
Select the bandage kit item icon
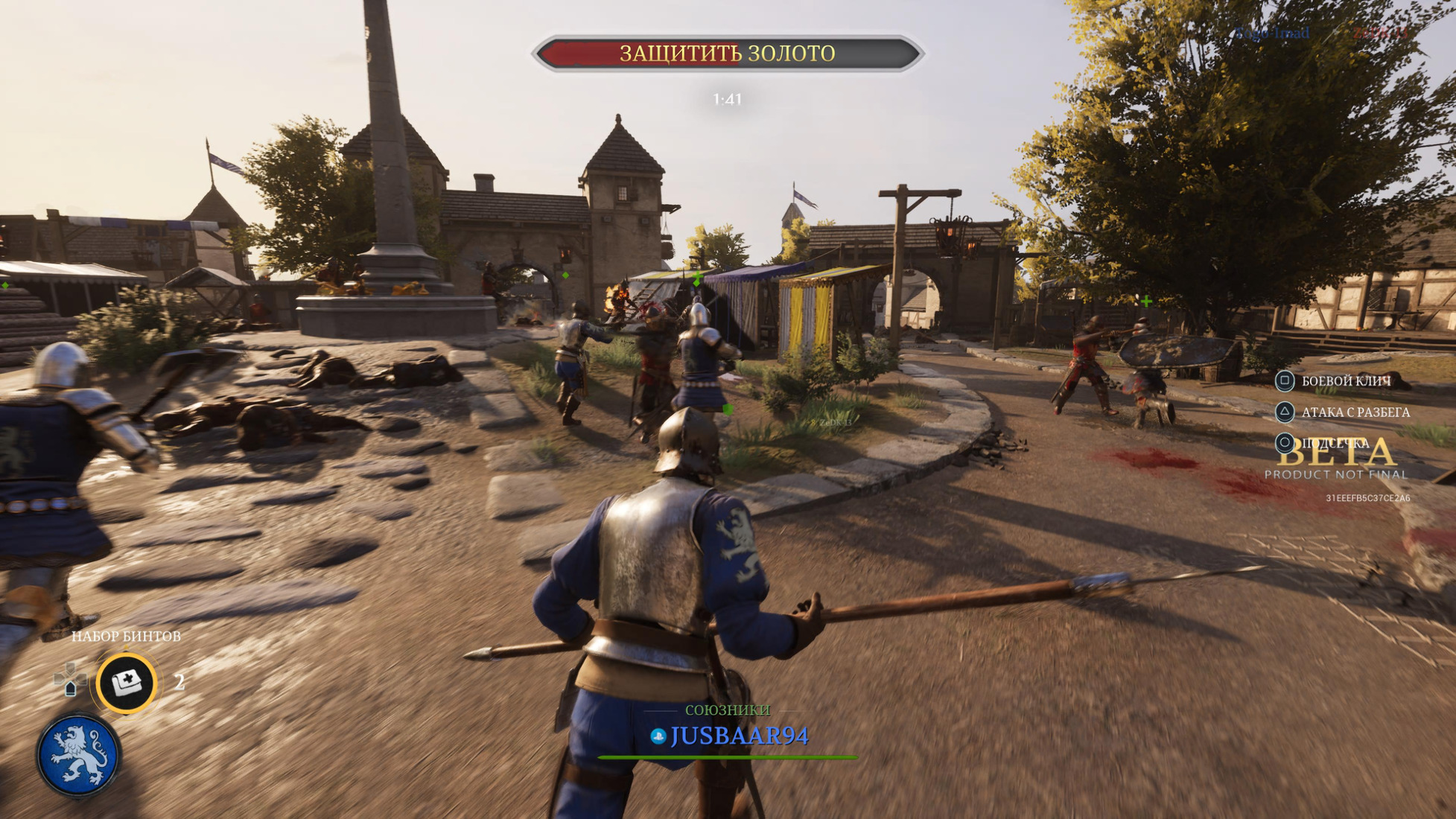point(127,682)
